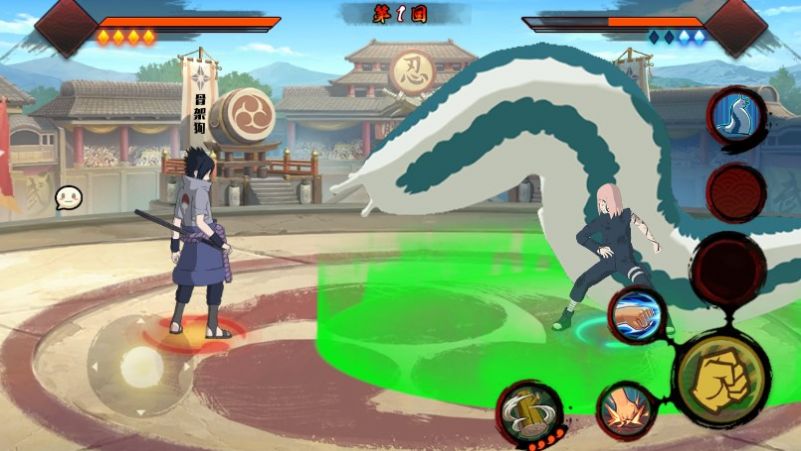This screenshot has height=451, width=801.
Task: Open the emoji chat bubble
Action: click(x=68, y=198)
